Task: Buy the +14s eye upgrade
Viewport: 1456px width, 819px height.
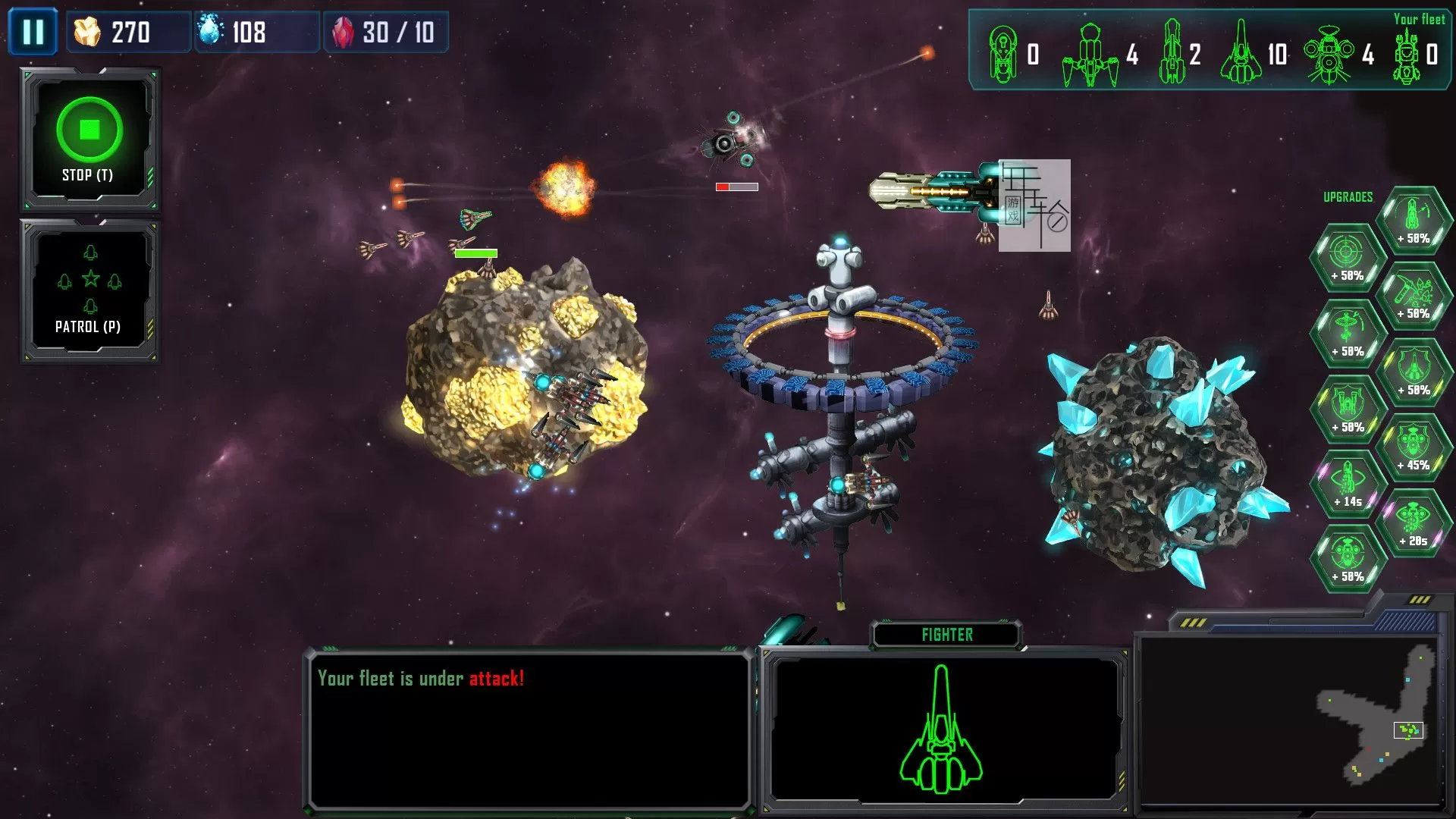Action: coord(1348,484)
